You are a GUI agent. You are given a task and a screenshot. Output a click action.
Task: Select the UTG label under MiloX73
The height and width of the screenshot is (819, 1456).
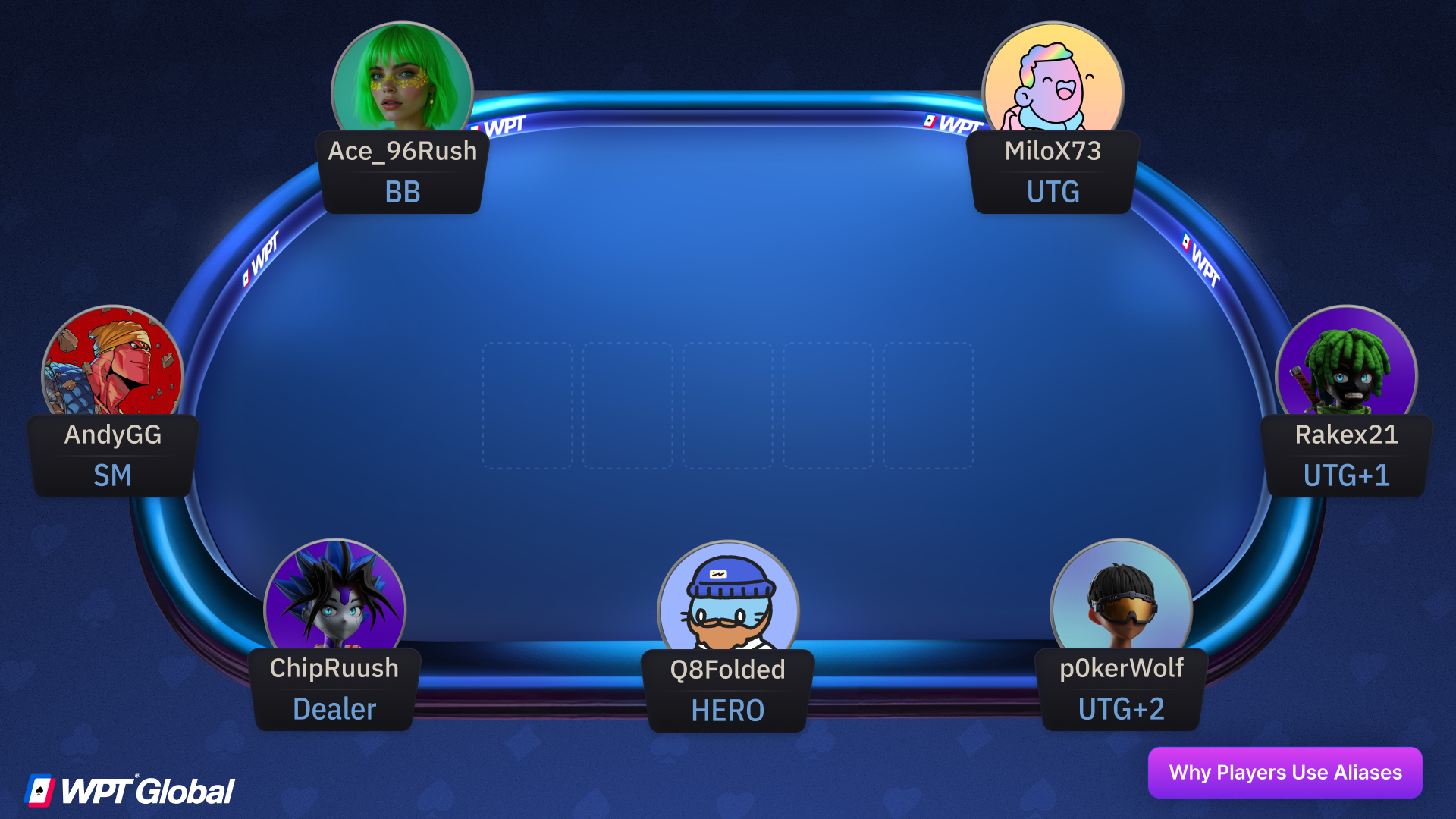1053,193
